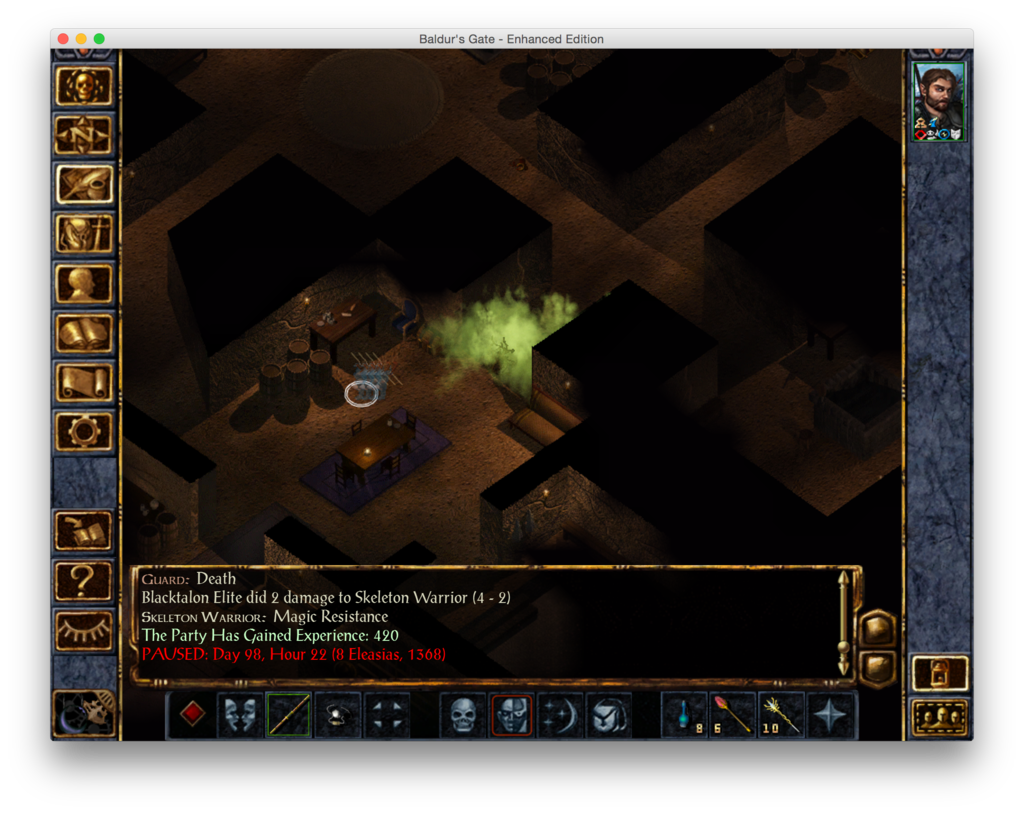The image size is (1024, 813).
Task: Open the area map with the compass button
Action: (84, 135)
